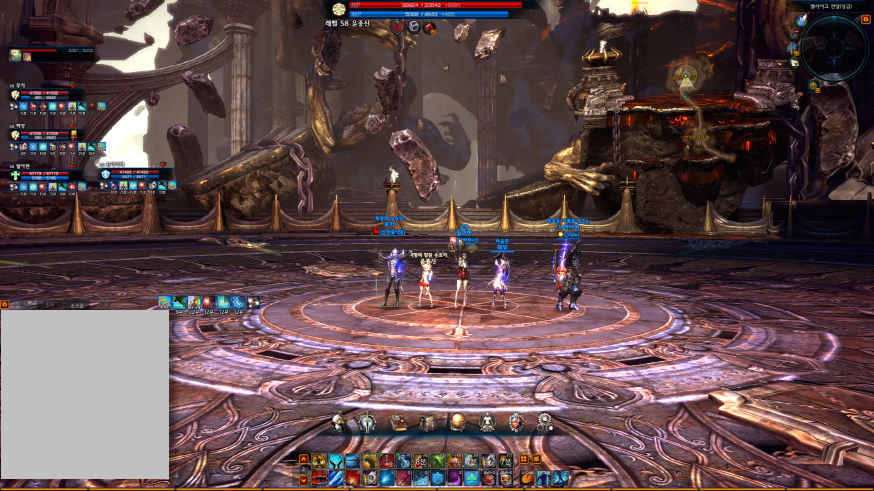Open the helmet character profile menu

pos(339,422)
